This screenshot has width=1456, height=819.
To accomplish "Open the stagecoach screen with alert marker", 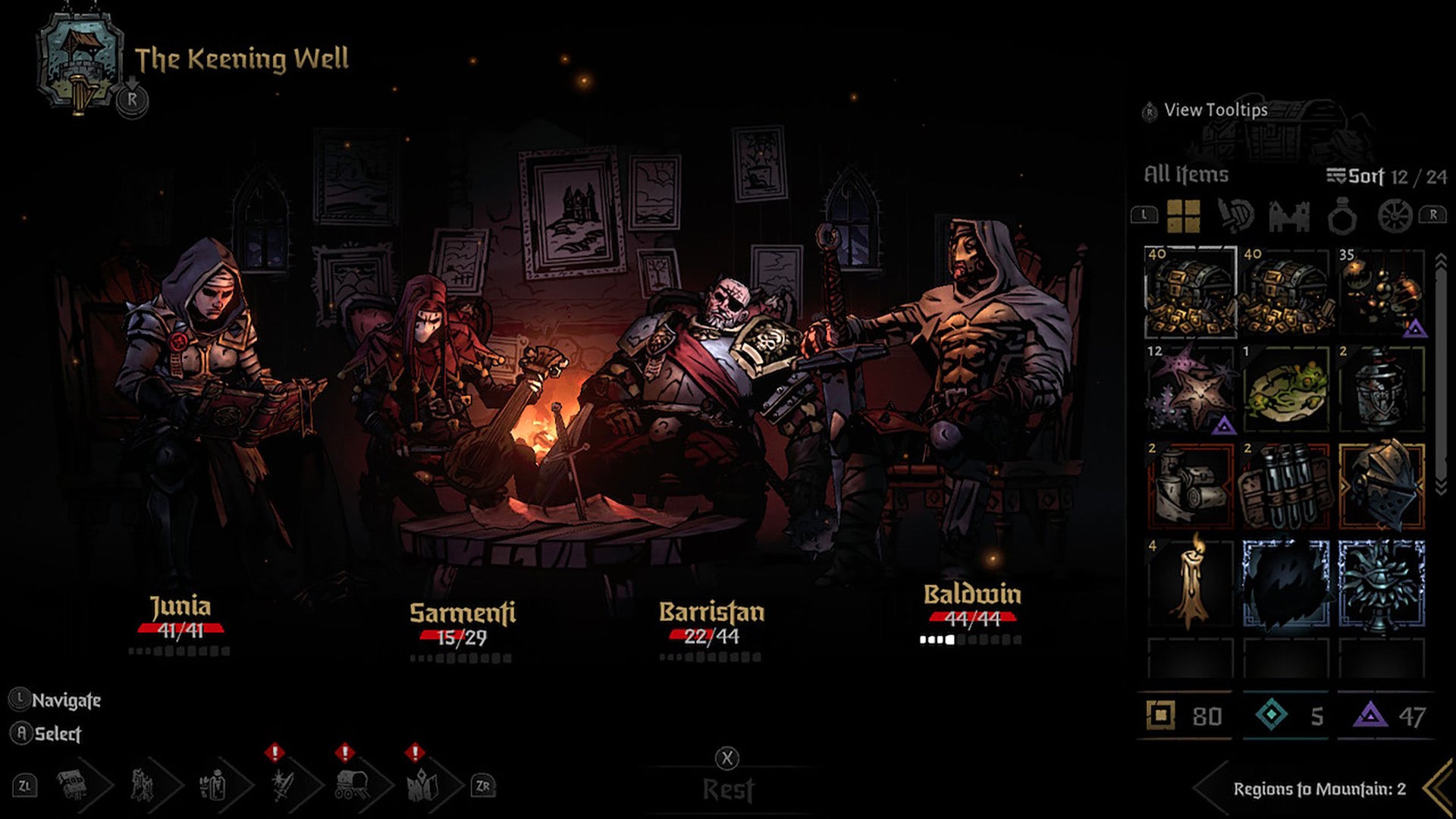I will (351, 785).
